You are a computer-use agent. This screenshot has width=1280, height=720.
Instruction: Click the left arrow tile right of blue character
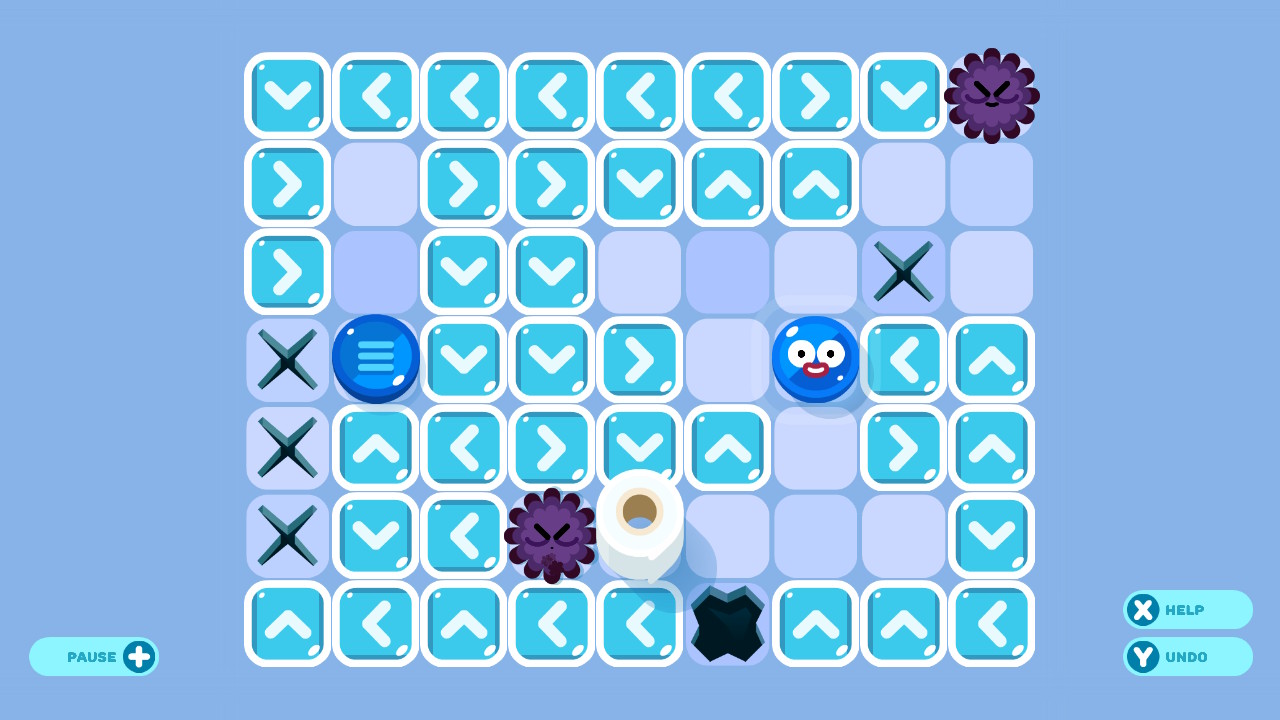(903, 359)
